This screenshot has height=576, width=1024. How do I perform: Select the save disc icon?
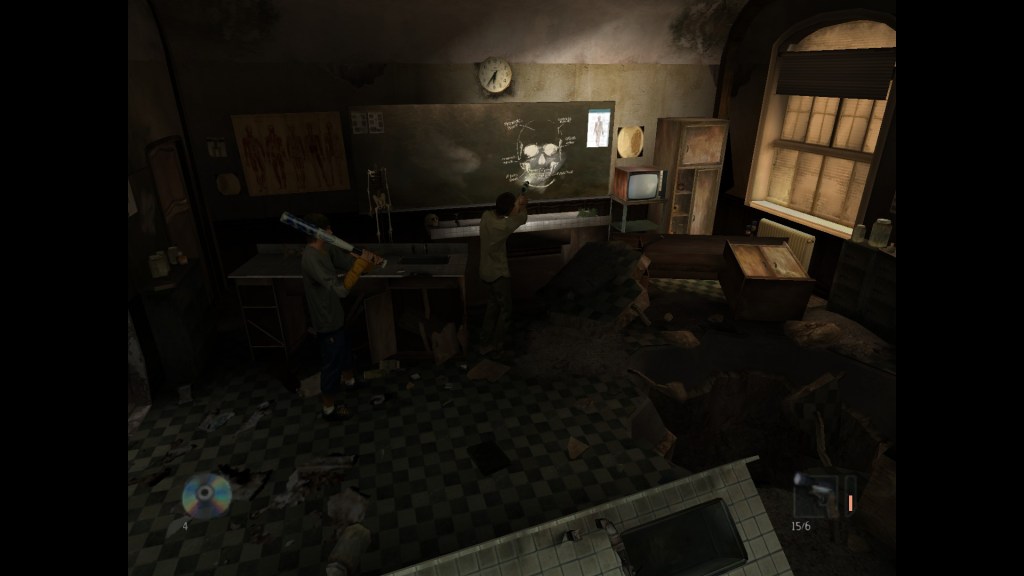click(206, 494)
